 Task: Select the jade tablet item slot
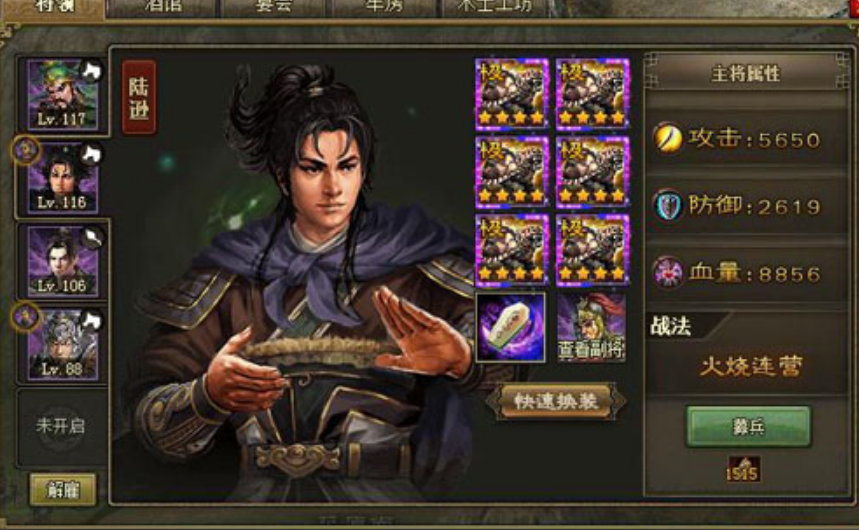point(510,327)
